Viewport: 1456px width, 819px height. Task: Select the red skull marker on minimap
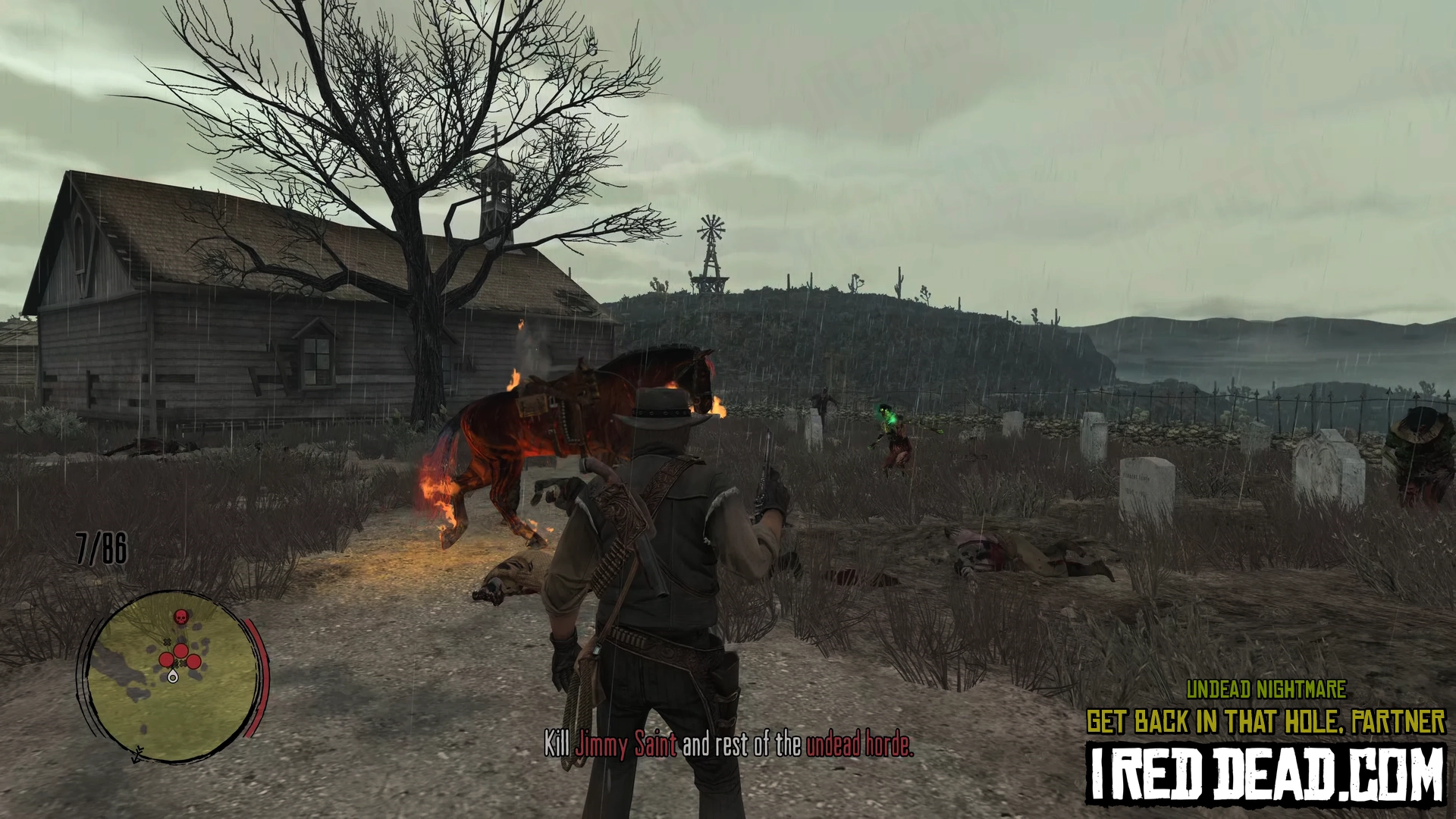(x=180, y=617)
